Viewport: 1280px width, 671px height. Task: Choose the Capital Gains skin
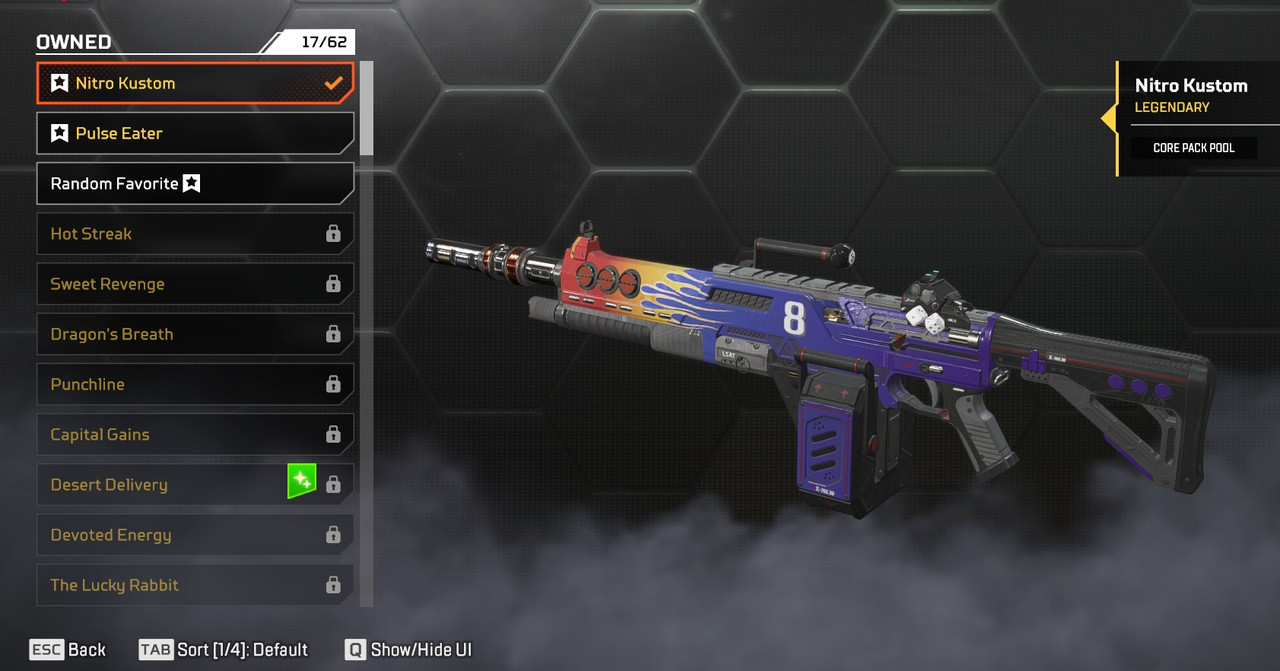(195, 434)
